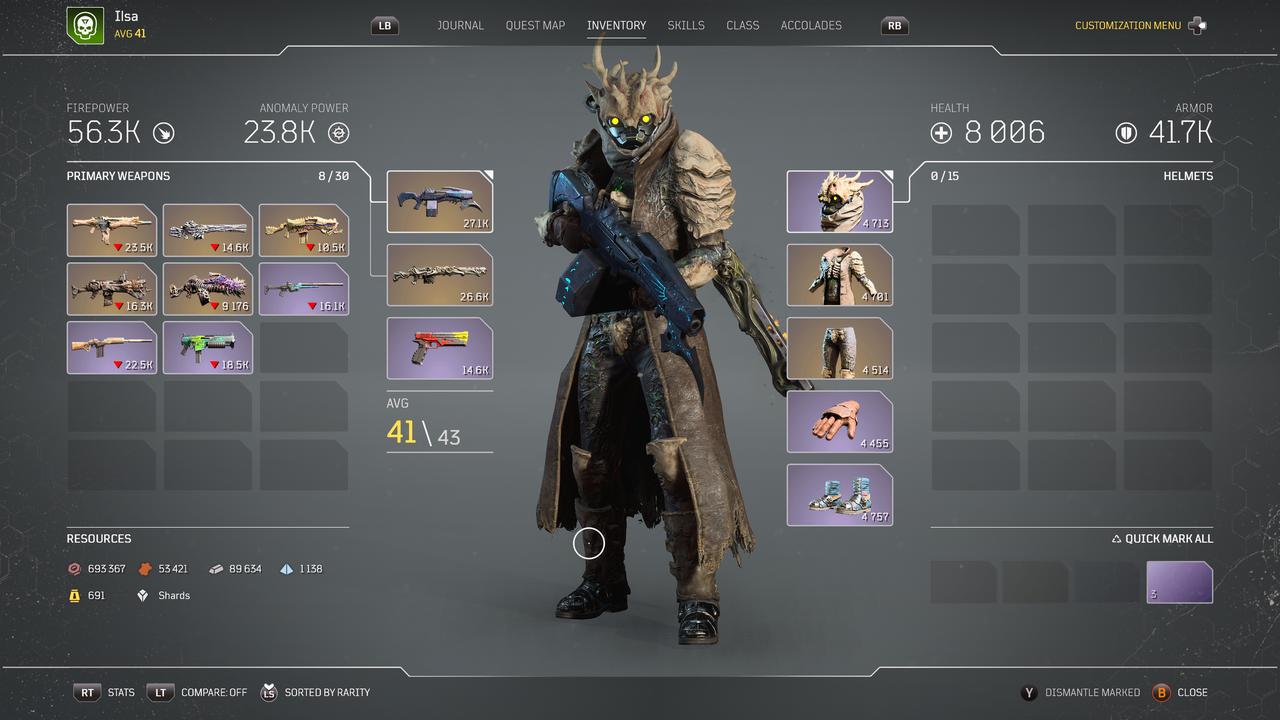
Task: Pick the equipped gloves slot
Action: click(x=839, y=422)
